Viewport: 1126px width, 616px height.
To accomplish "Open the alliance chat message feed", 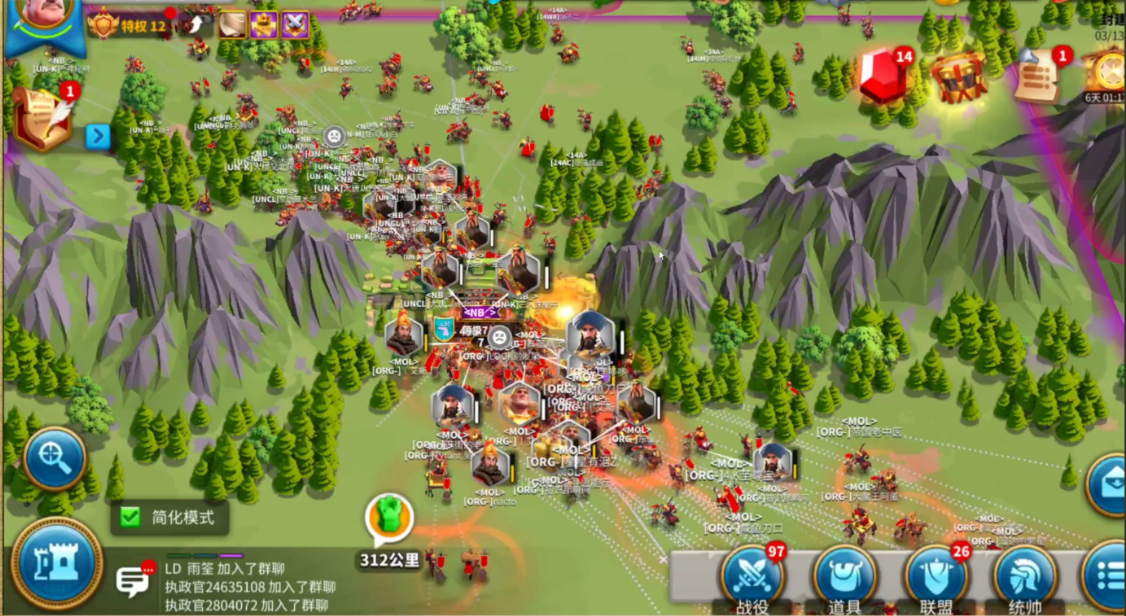I will [250, 587].
